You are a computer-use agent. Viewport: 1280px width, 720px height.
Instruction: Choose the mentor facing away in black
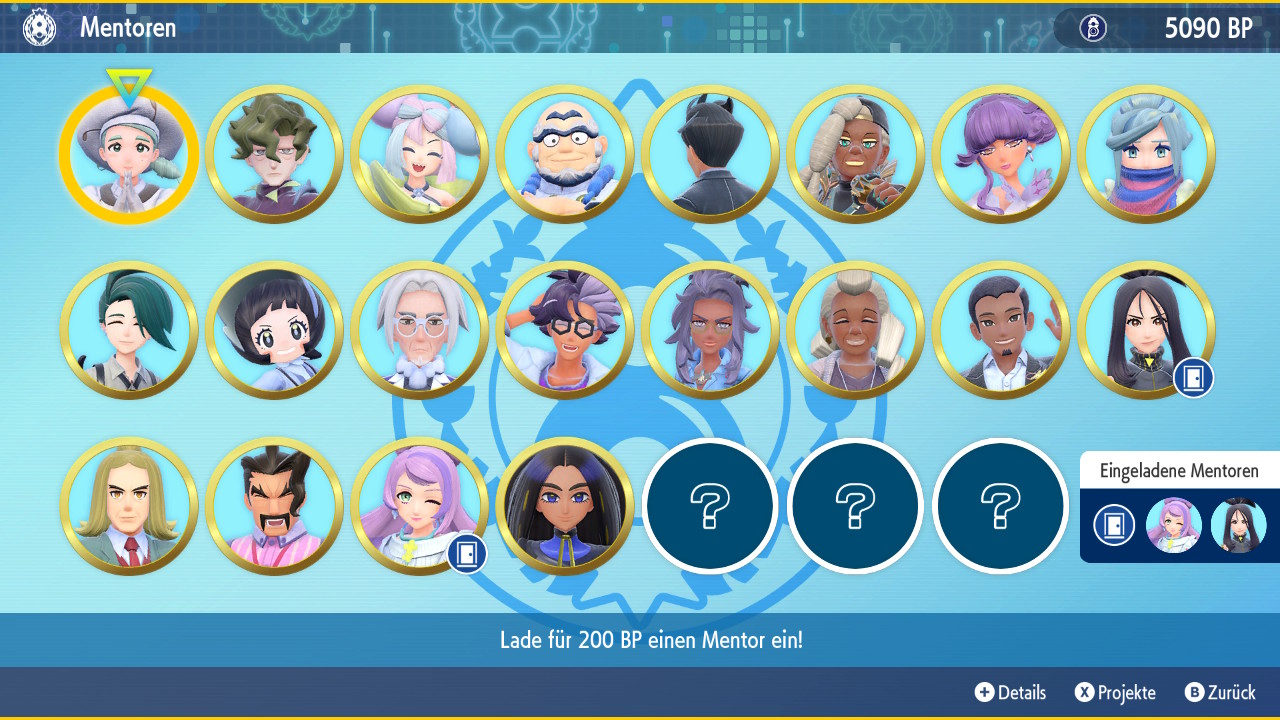pyautogui.click(x=710, y=155)
